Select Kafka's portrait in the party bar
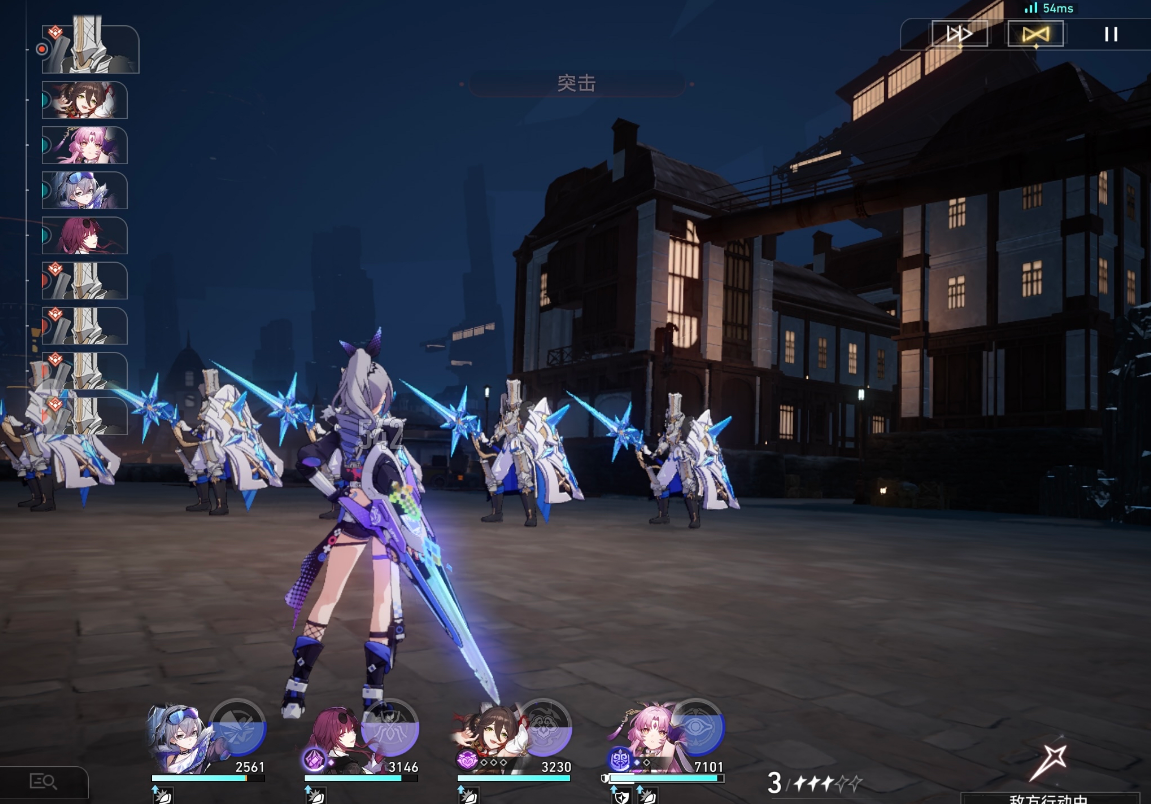Image resolution: width=1151 pixels, height=804 pixels. coord(337,740)
